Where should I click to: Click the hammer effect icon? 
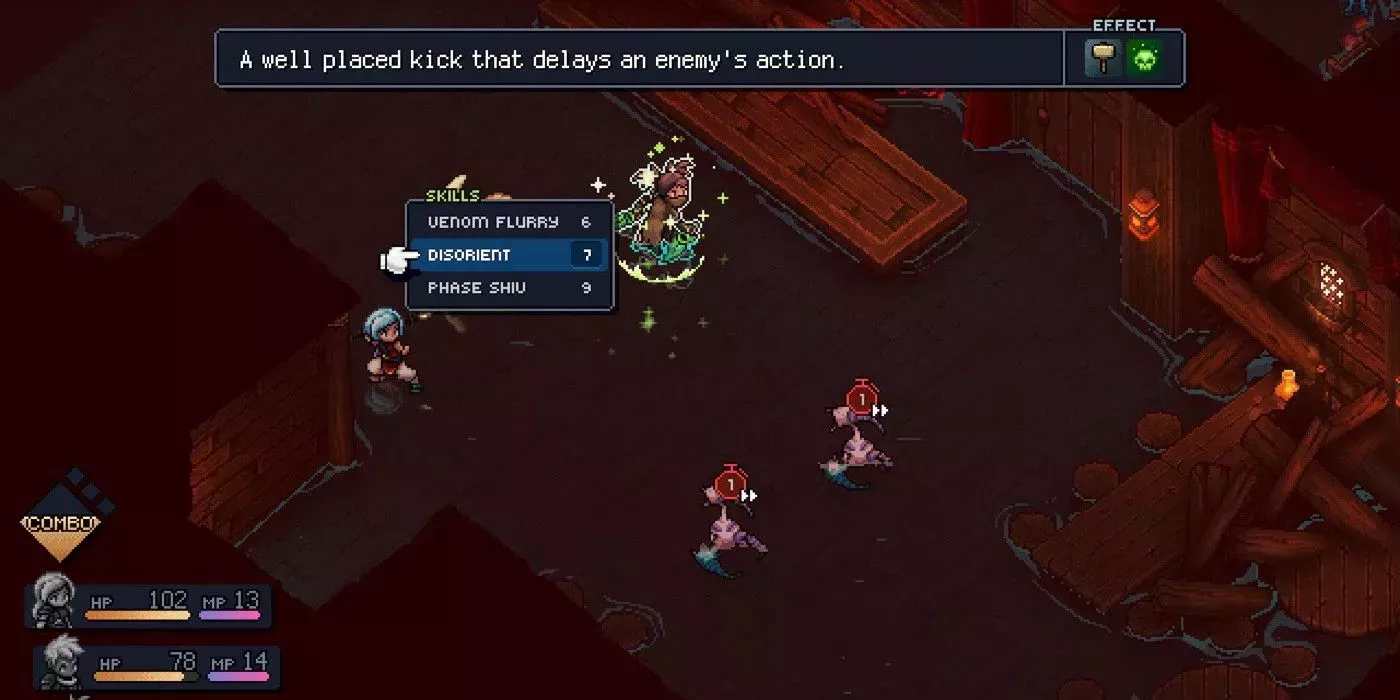click(1103, 59)
